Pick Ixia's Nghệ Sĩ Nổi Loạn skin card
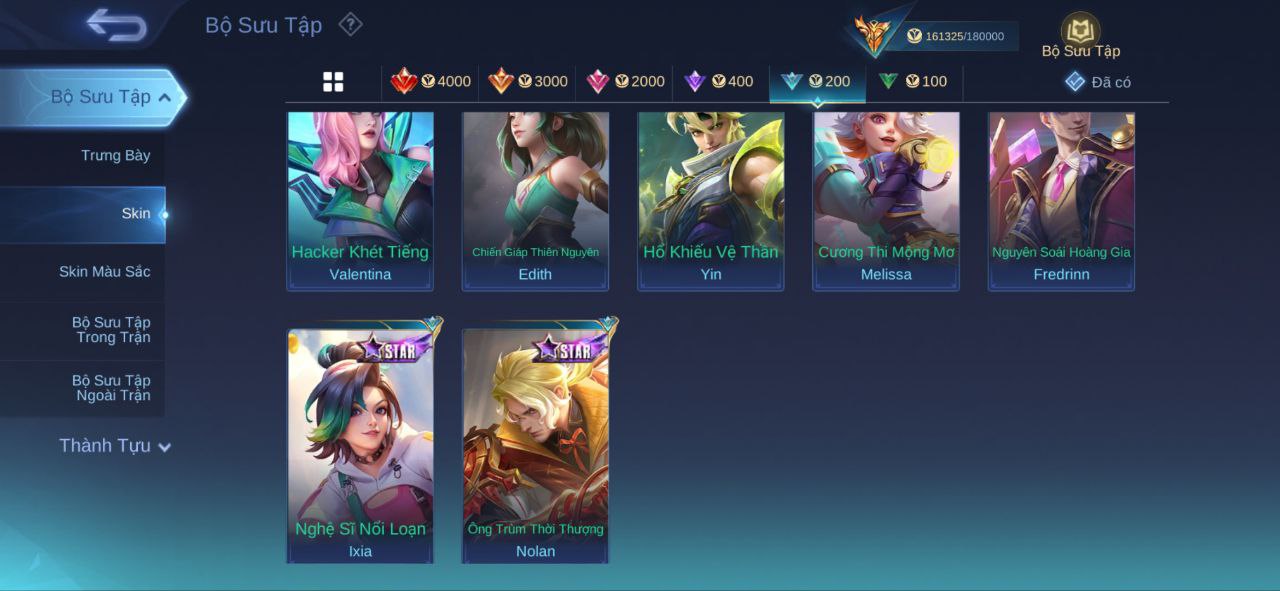This screenshot has width=1280, height=591. 360,445
